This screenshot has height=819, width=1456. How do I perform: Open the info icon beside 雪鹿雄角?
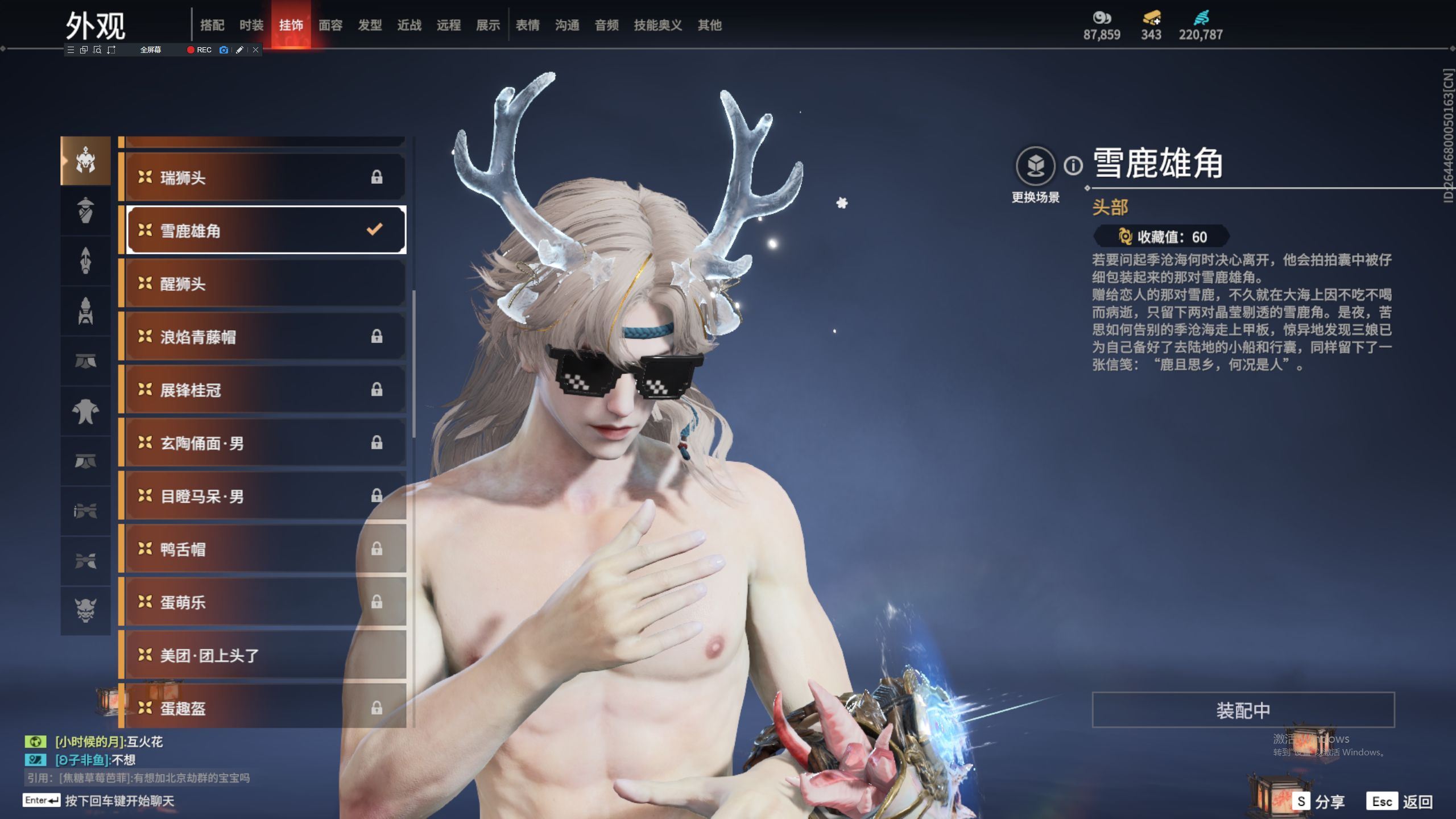1073,166
